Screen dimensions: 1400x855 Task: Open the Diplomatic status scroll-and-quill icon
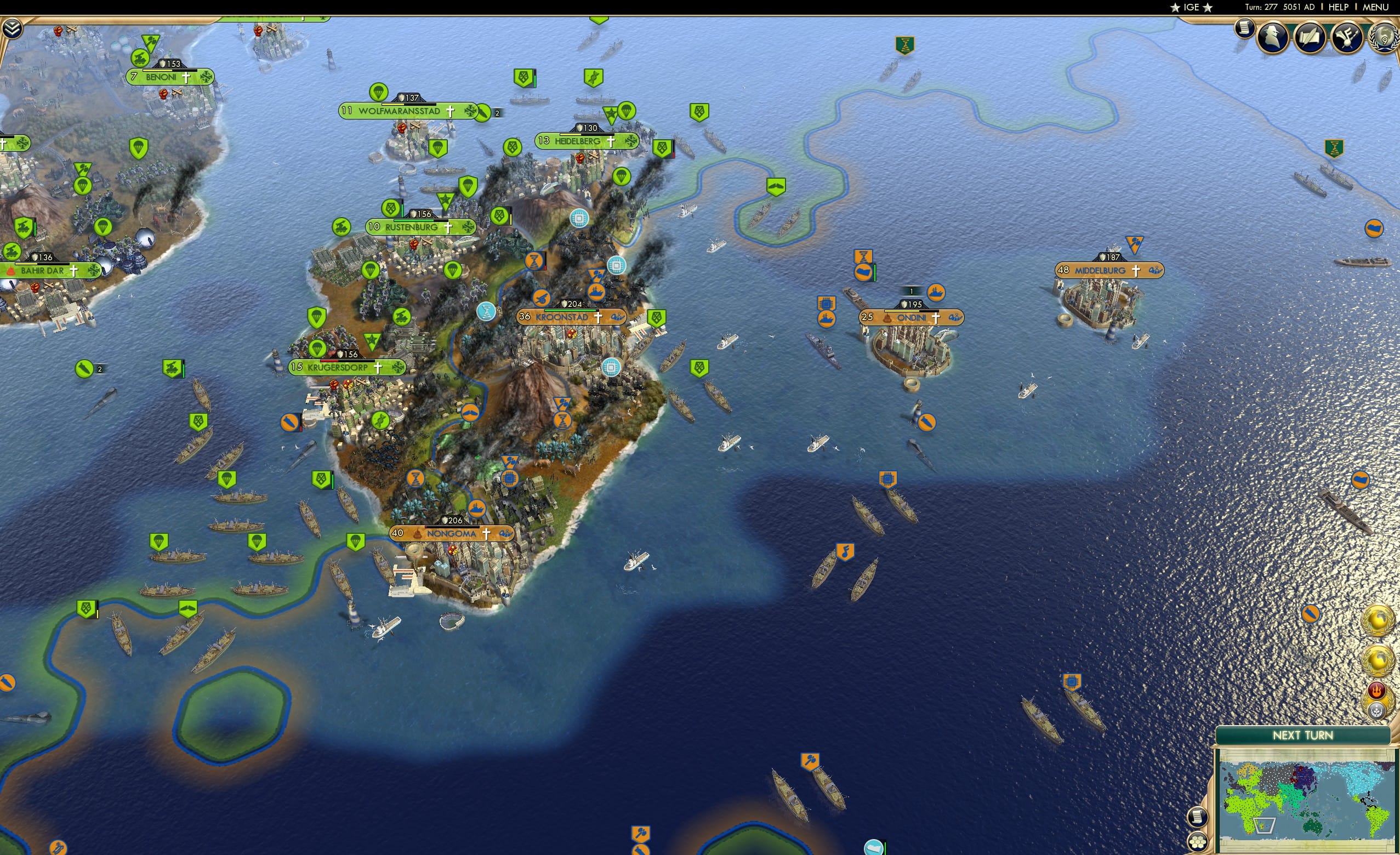(1311, 36)
